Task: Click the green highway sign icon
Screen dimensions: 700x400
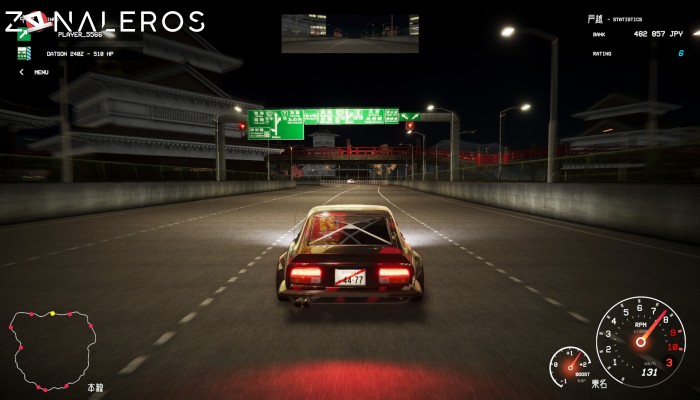Action: click(x=24, y=36)
